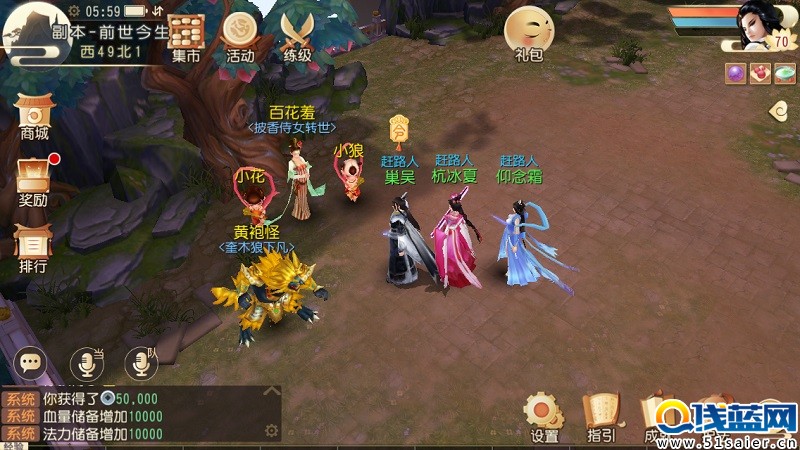Activate the 当 local voice microphone
Viewport: 800px width, 450px height.
point(86,363)
